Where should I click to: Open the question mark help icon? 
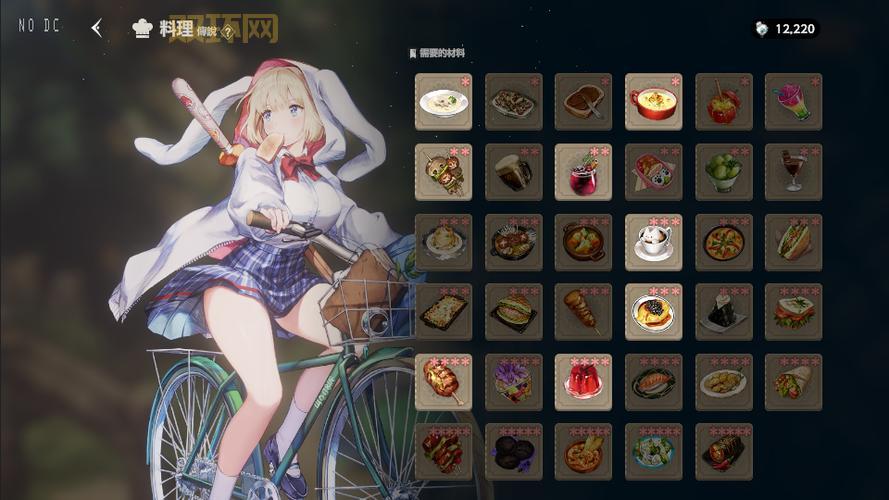(228, 32)
